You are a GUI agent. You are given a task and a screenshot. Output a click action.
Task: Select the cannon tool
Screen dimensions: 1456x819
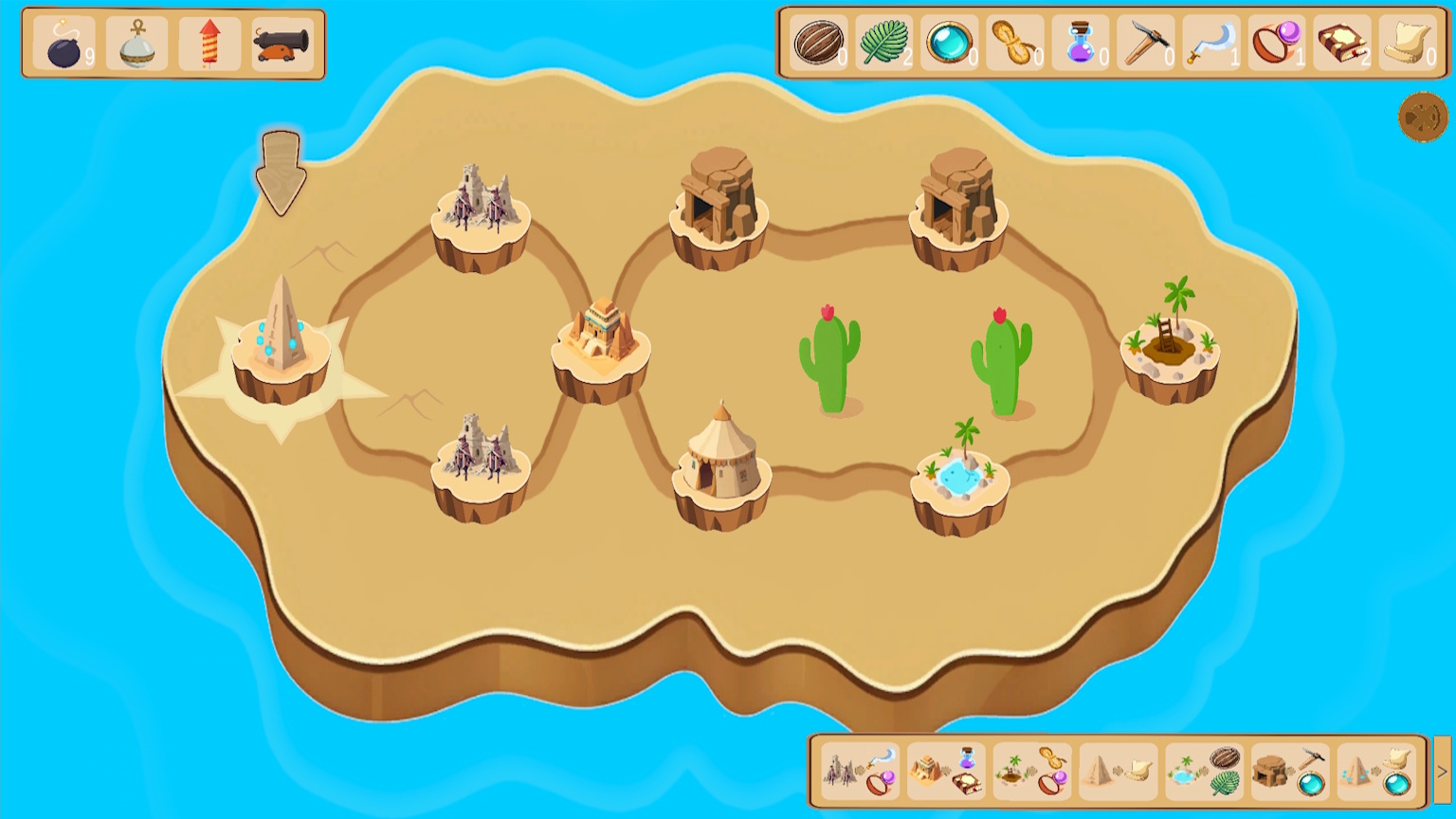tap(283, 42)
